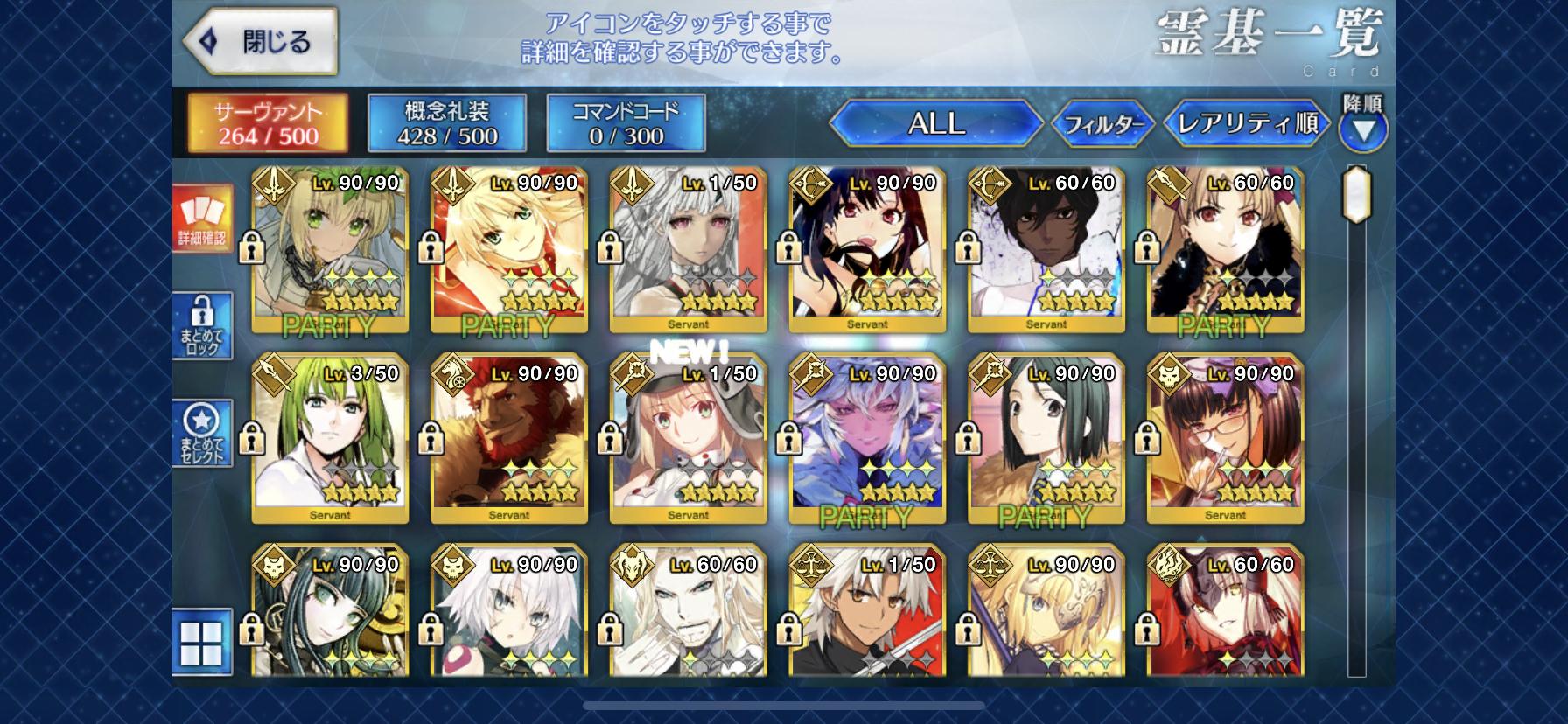Activate まとめてロック bulk lock
Image resolution: width=1568 pixels, height=724 pixels.
pos(202,325)
